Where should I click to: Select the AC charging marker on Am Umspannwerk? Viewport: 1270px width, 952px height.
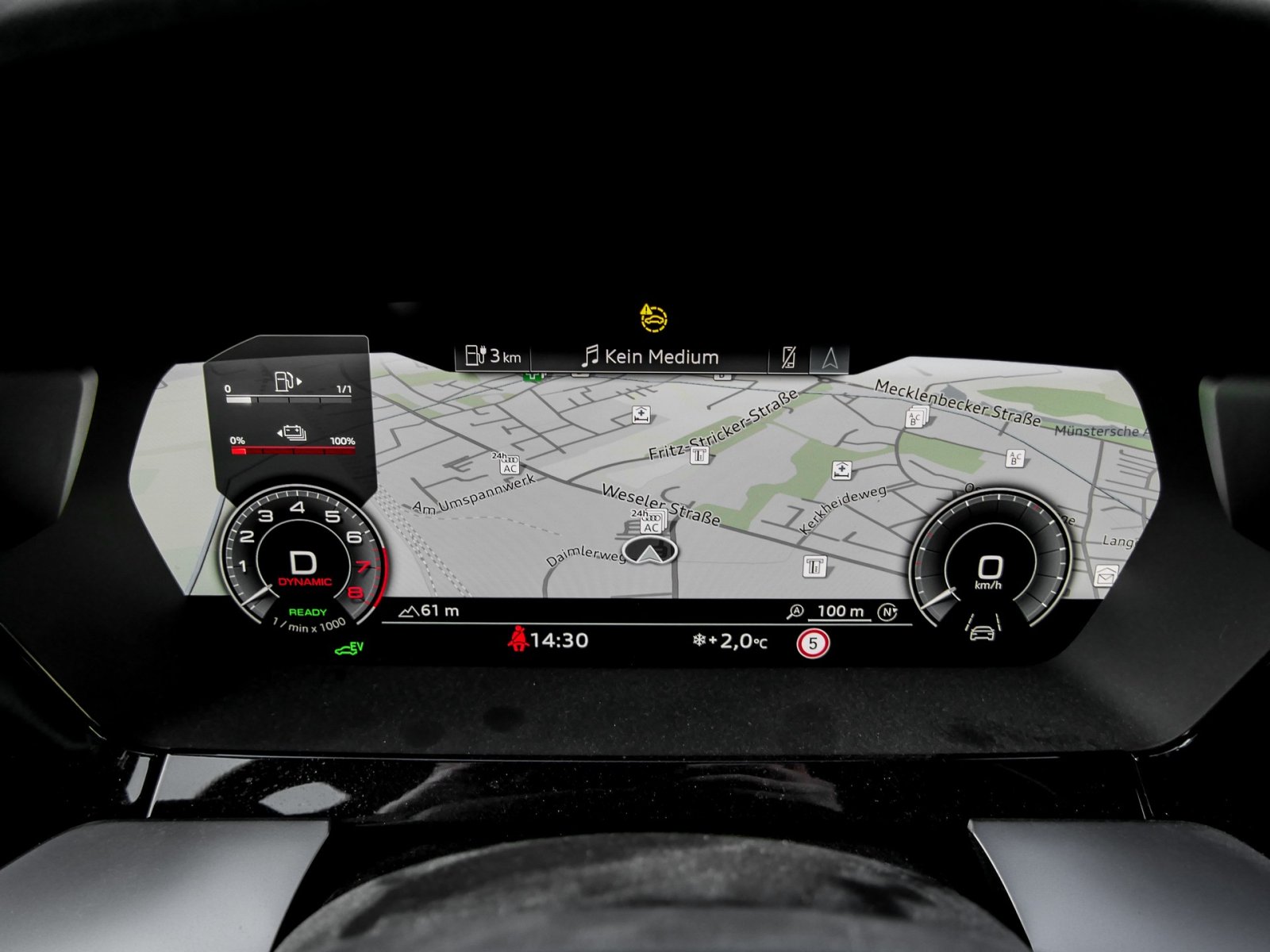tap(508, 465)
